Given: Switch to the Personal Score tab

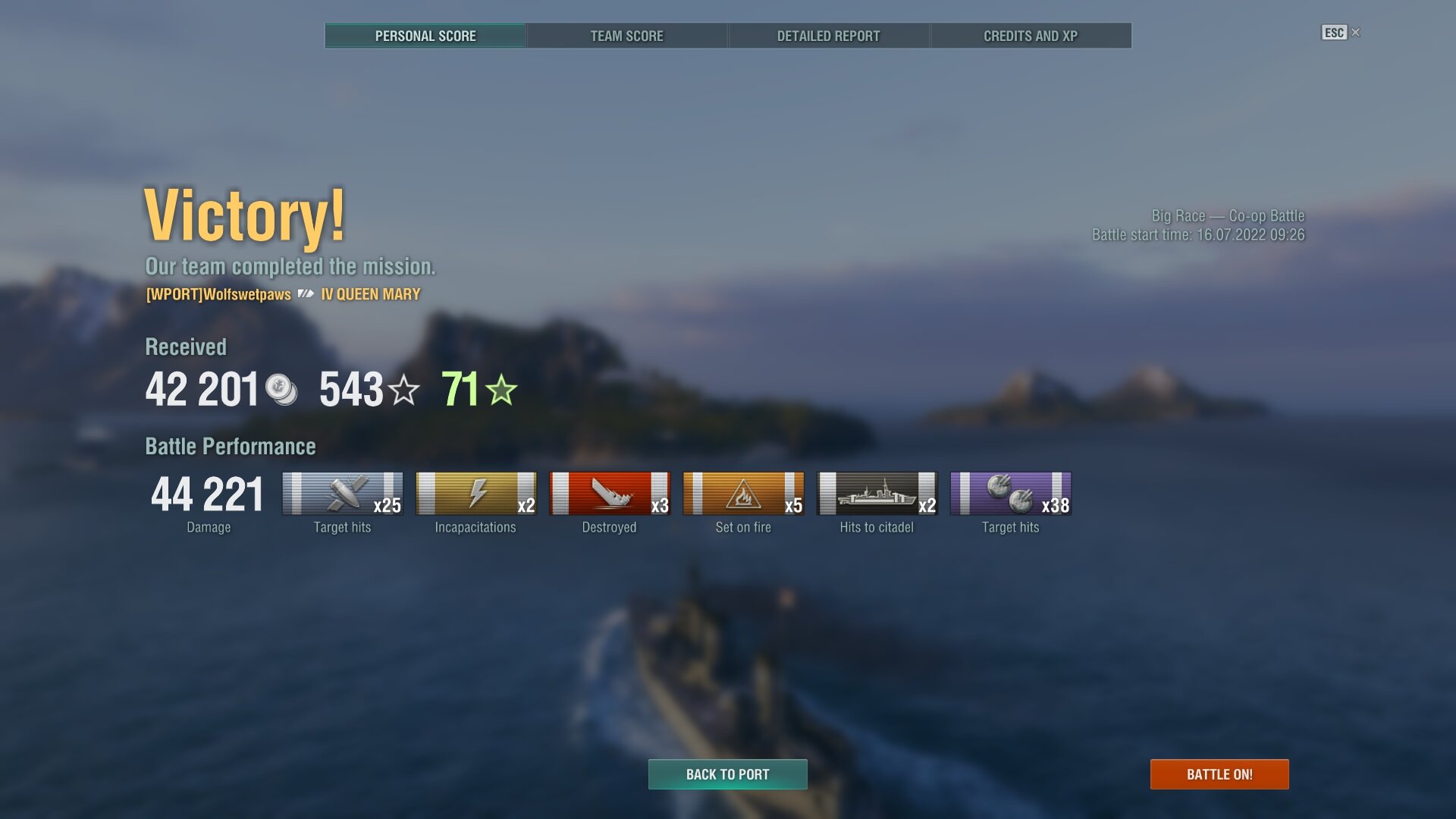Looking at the screenshot, I should [x=425, y=36].
